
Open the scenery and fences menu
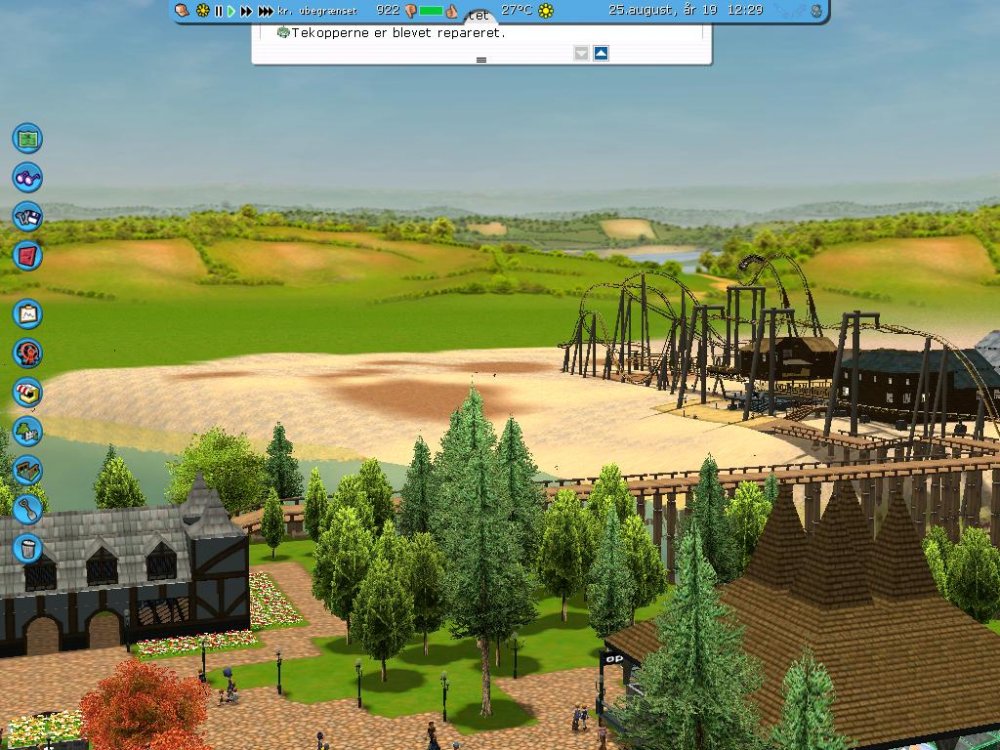pos(27,431)
